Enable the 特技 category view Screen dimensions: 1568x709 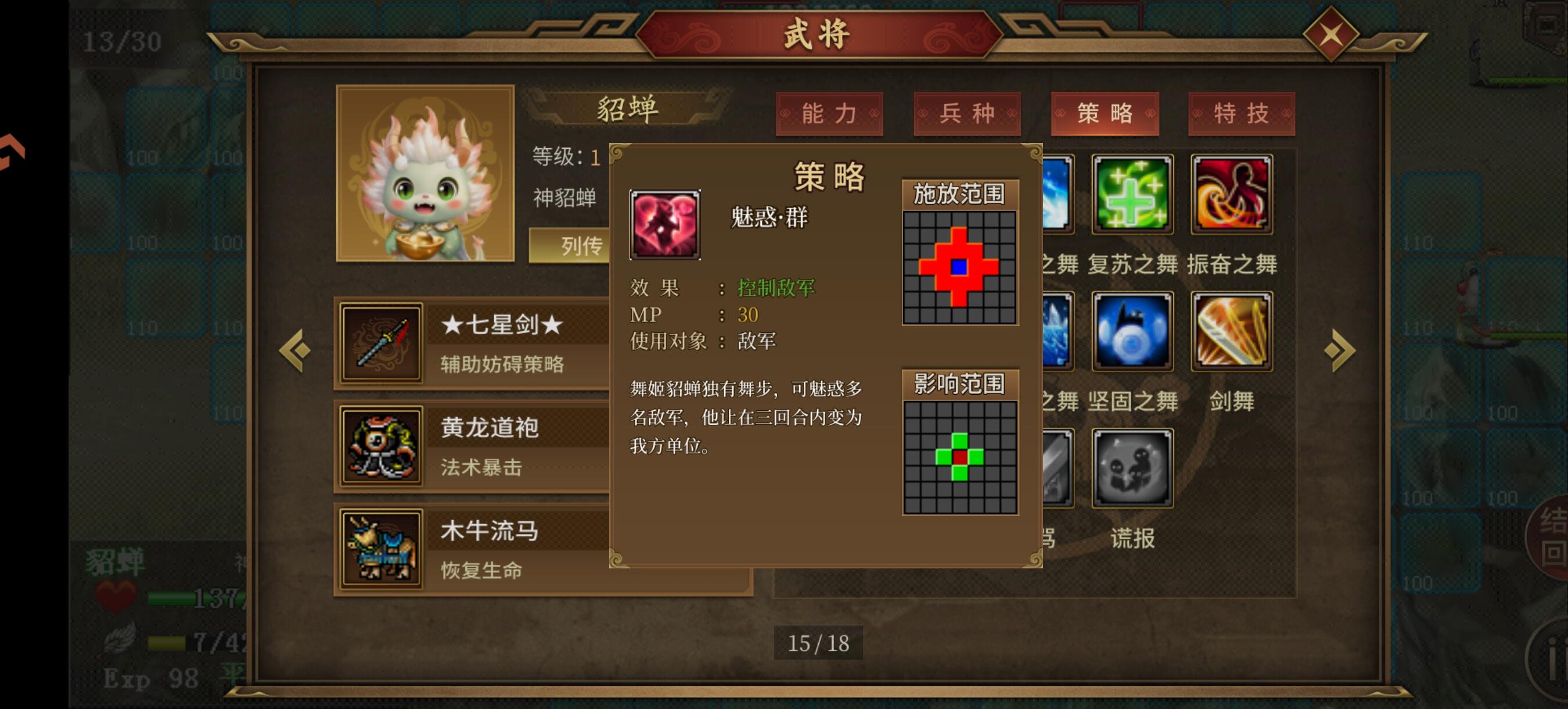pyautogui.click(x=1242, y=113)
